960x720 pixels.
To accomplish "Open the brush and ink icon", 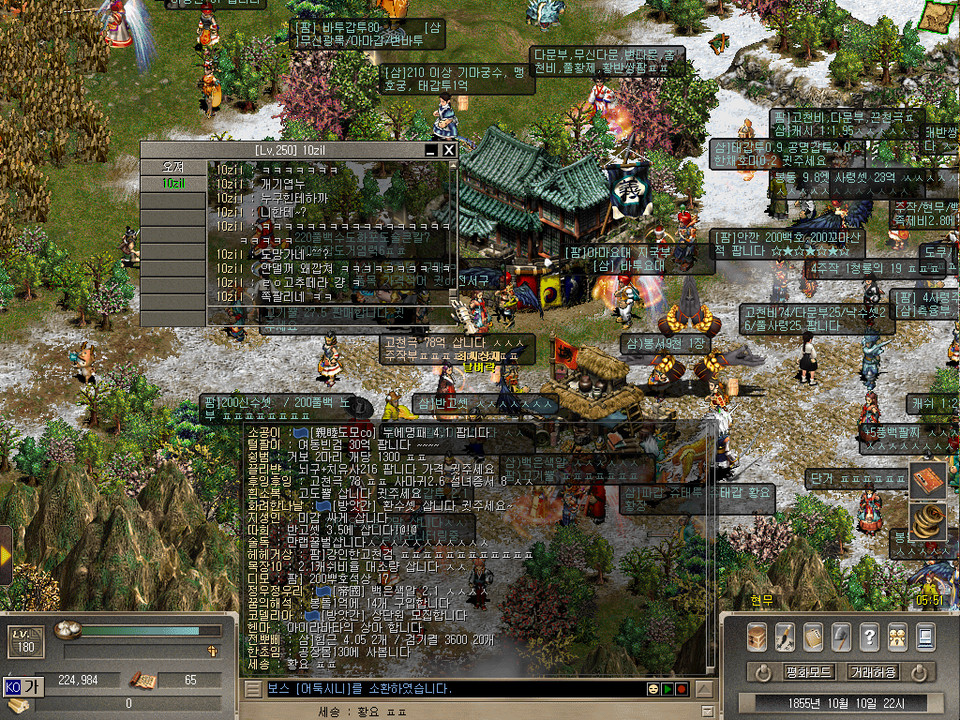I will click(786, 636).
